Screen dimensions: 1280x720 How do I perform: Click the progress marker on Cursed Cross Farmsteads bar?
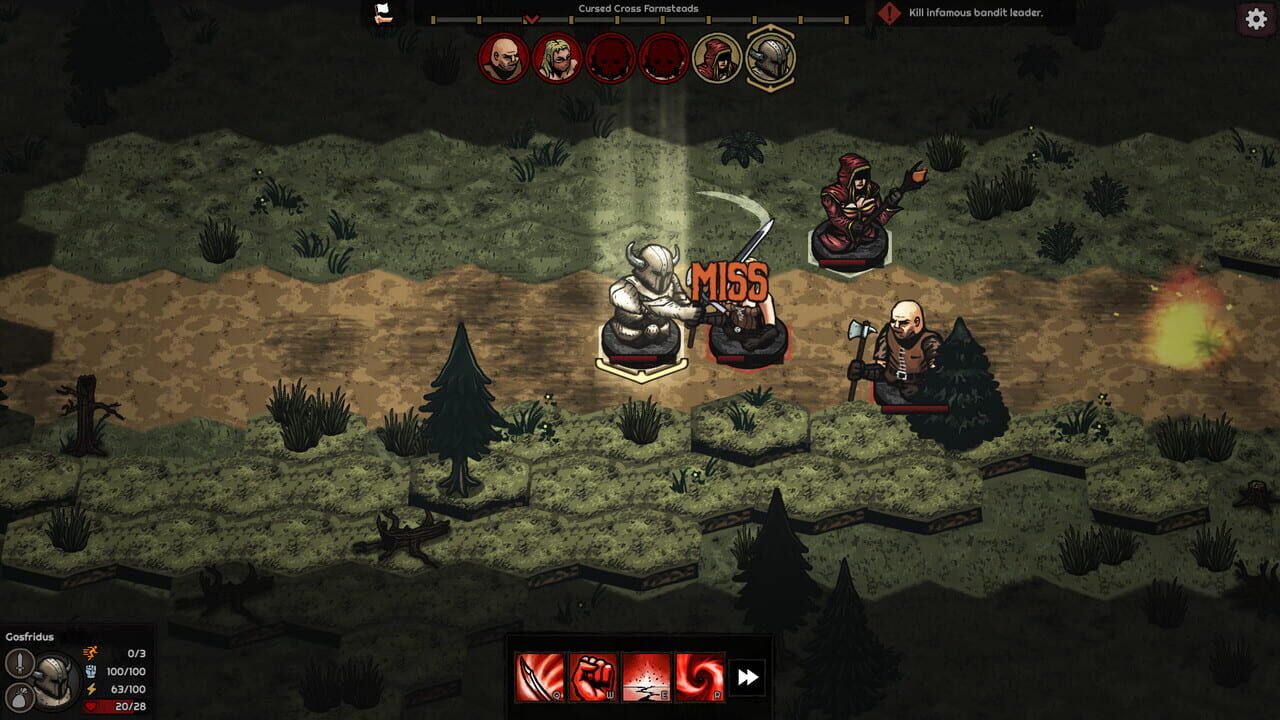point(531,19)
